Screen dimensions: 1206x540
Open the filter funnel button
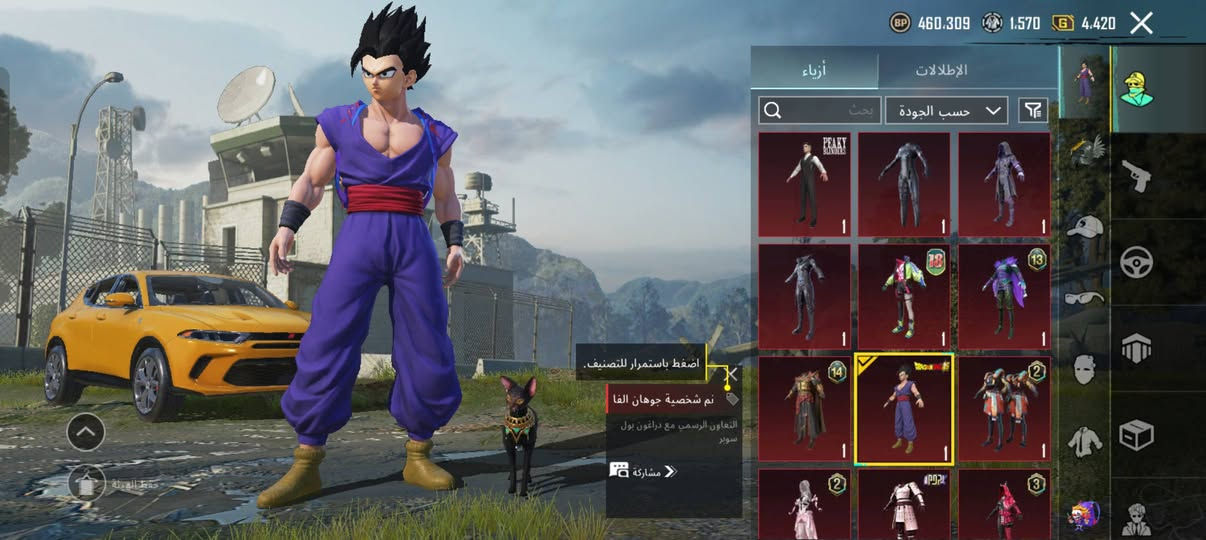coord(1033,110)
